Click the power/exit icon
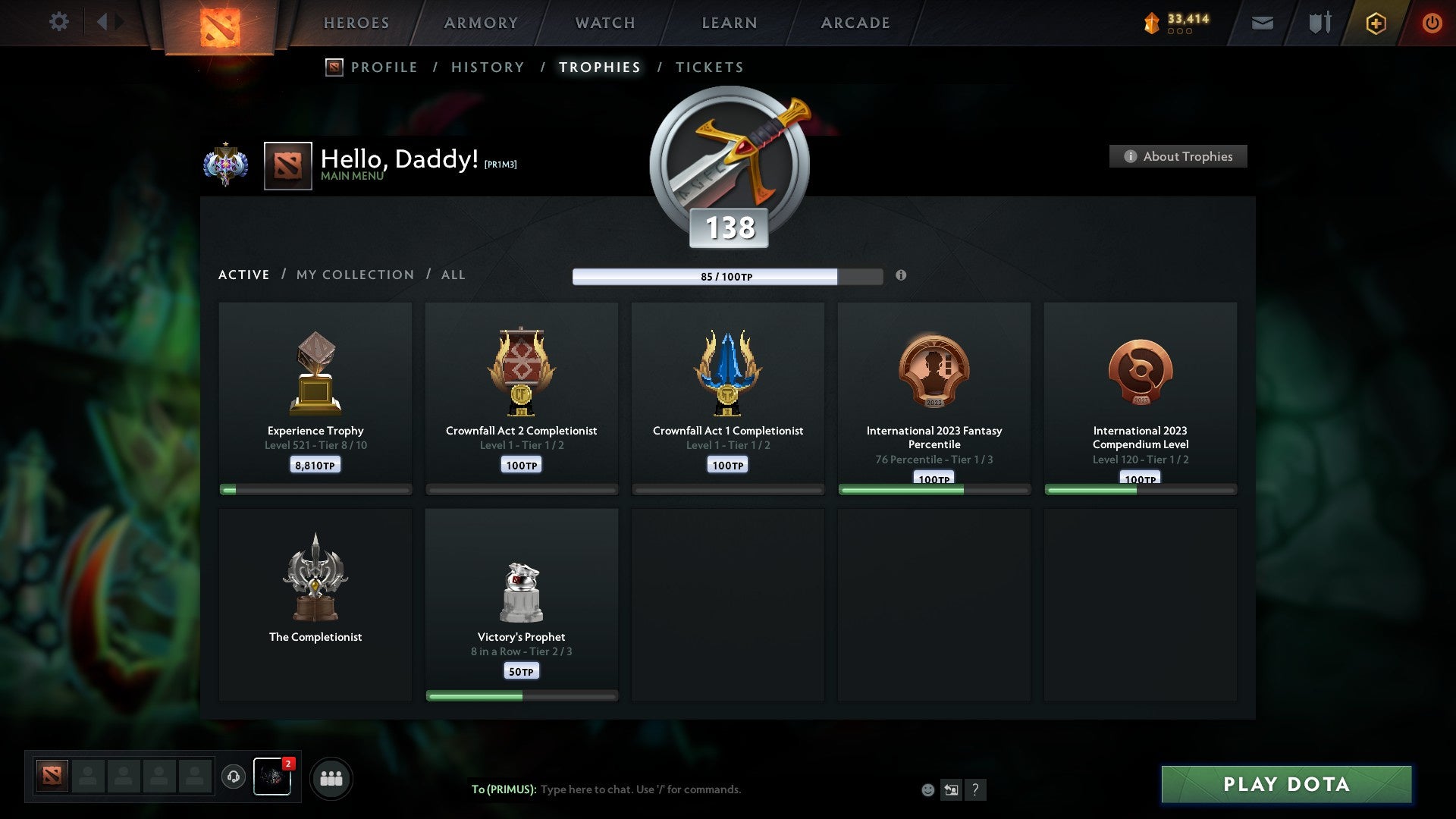This screenshot has width=1456, height=819. point(1432,23)
